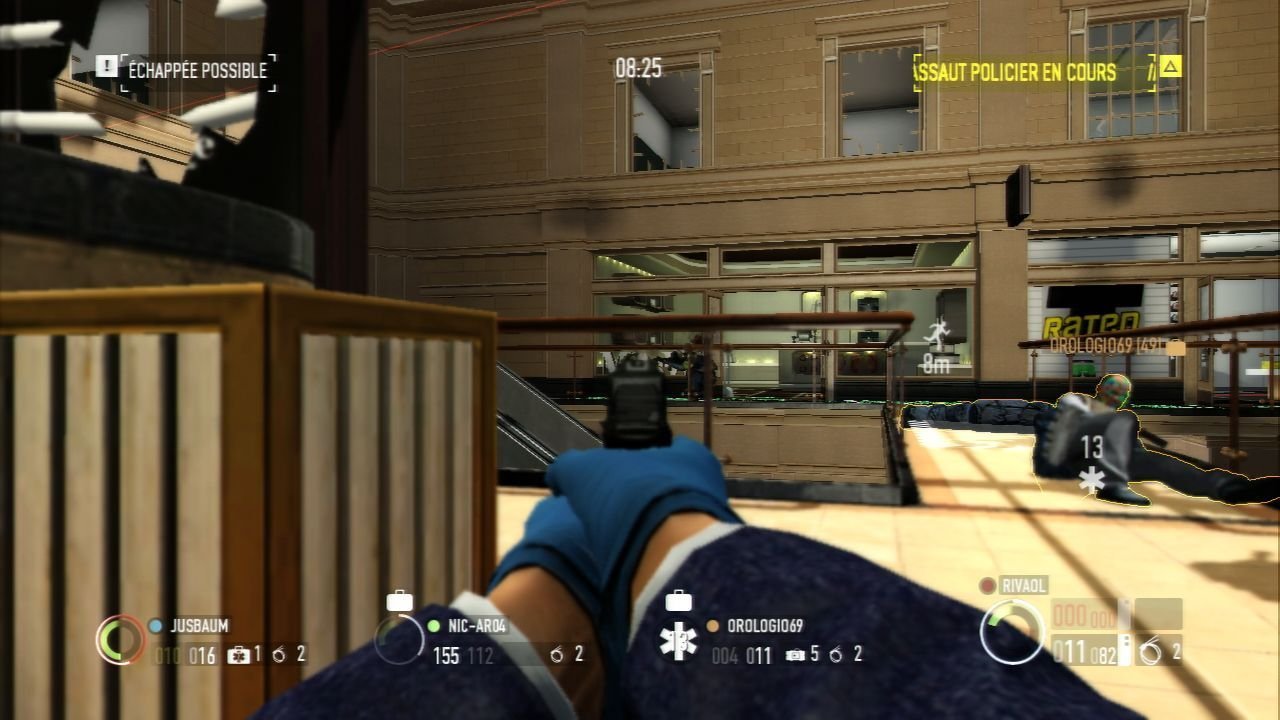The height and width of the screenshot is (720, 1280).
Task: Click JUSBAUM's grenade icon
Action: tap(279, 655)
